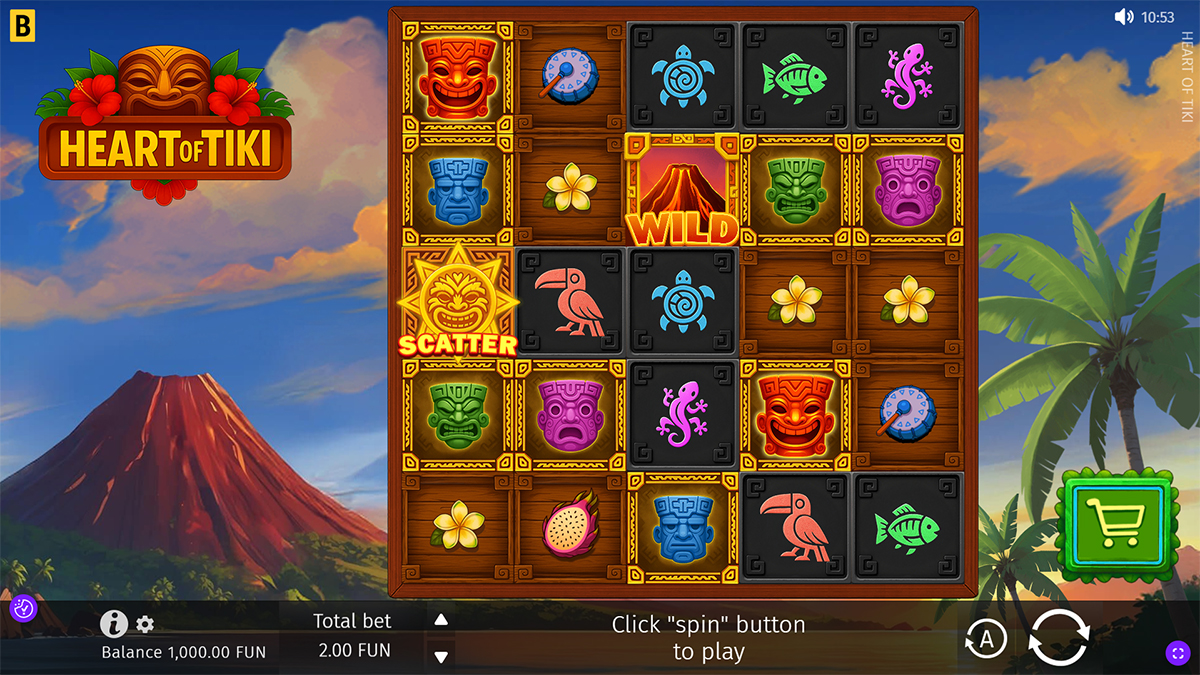Decrease the total bet with down arrow
1200x675 pixels.
(441, 656)
